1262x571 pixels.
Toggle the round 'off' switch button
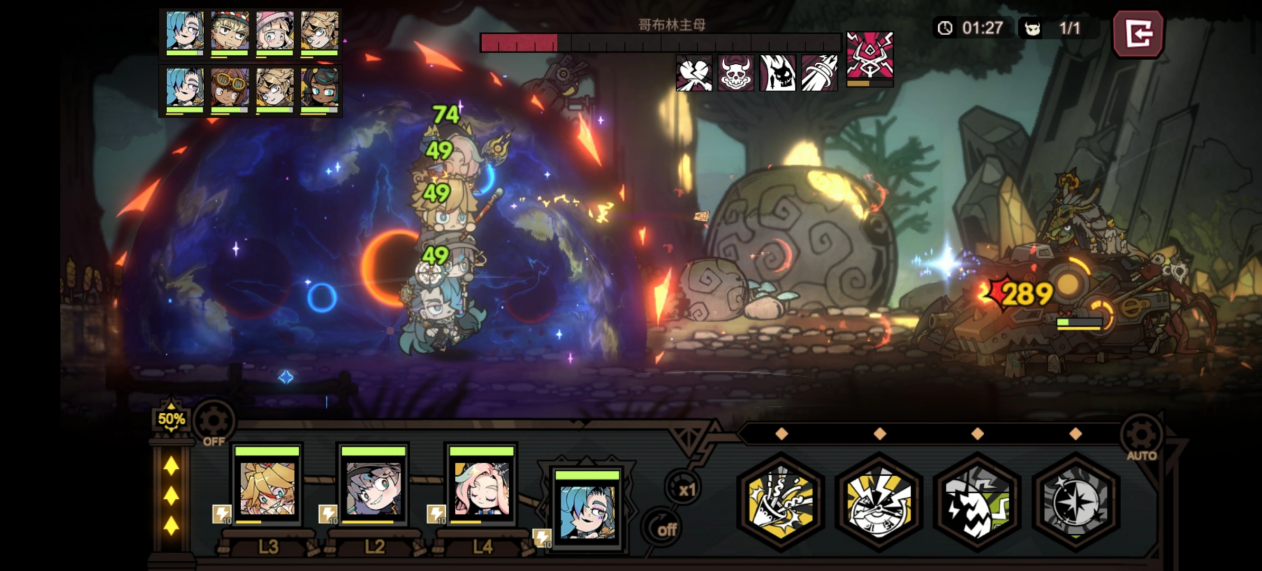coord(662,528)
